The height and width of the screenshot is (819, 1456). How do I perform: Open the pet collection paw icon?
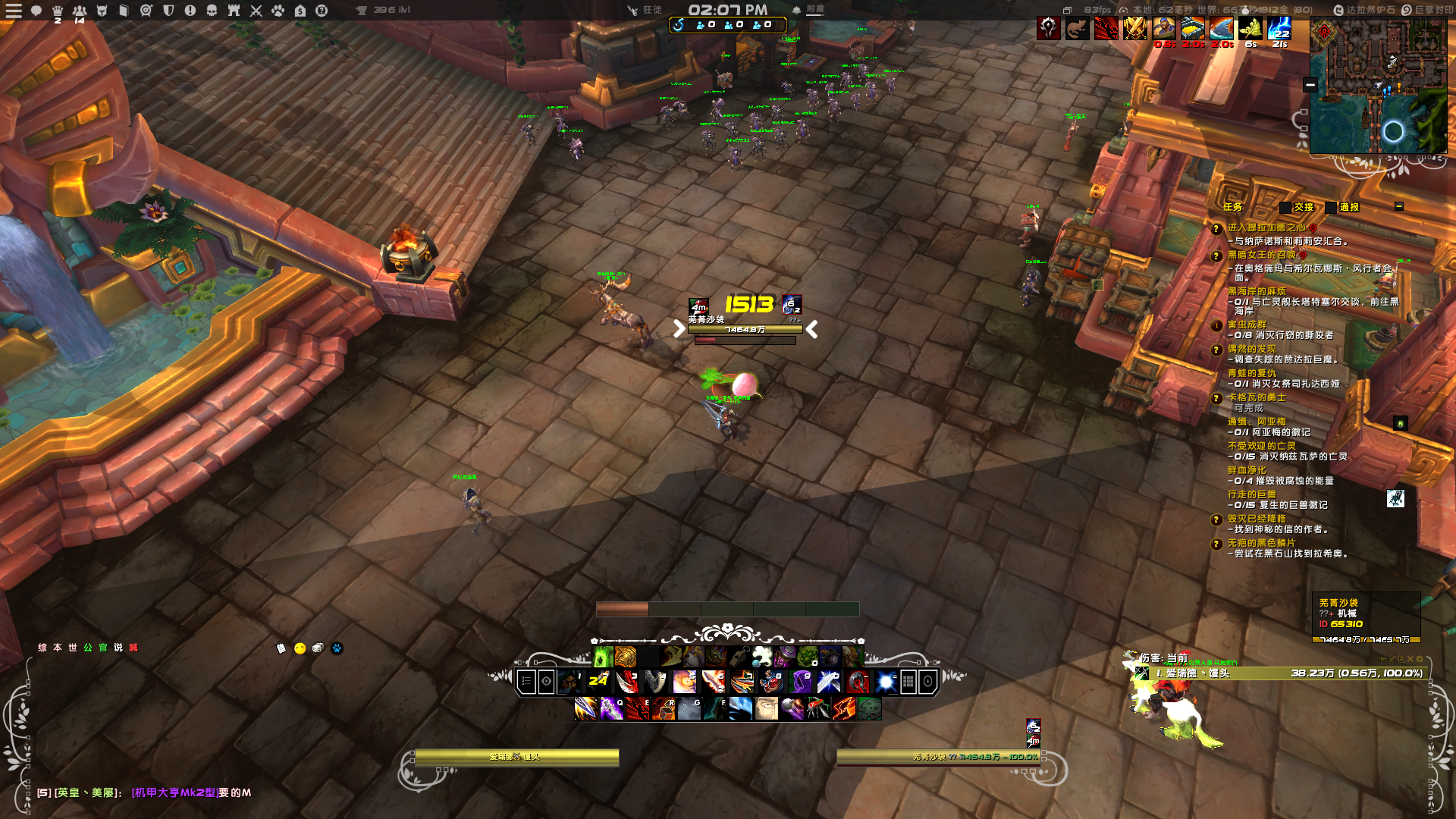tap(277, 11)
